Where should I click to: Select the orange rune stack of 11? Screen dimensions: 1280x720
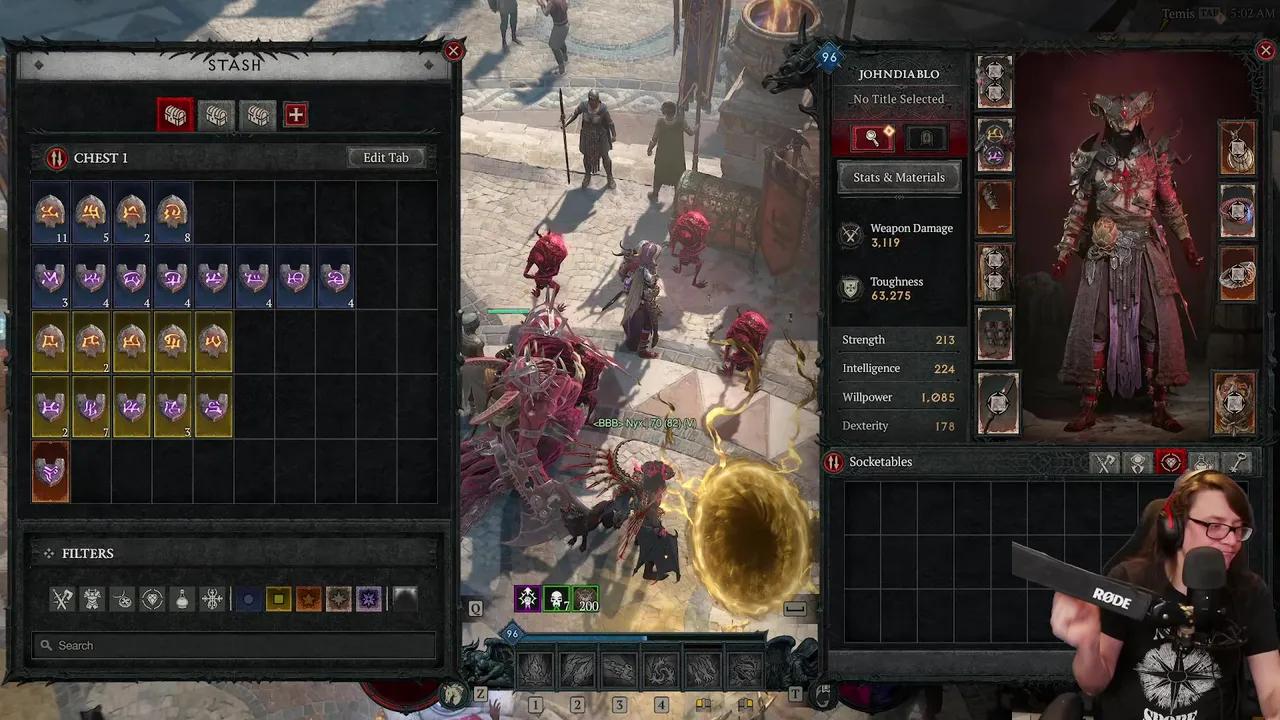click(x=50, y=213)
